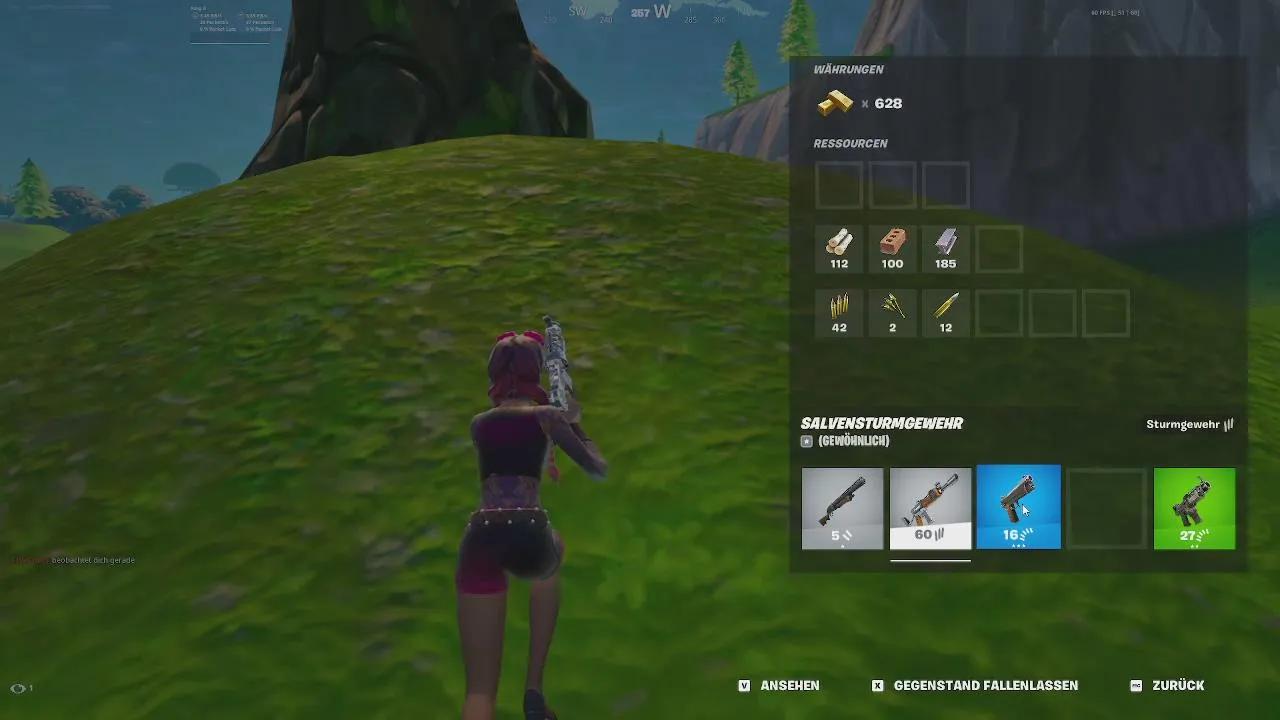Select the green submachine gun
Viewport: 1280px width, 720px height.
(x=1194, y=508)
